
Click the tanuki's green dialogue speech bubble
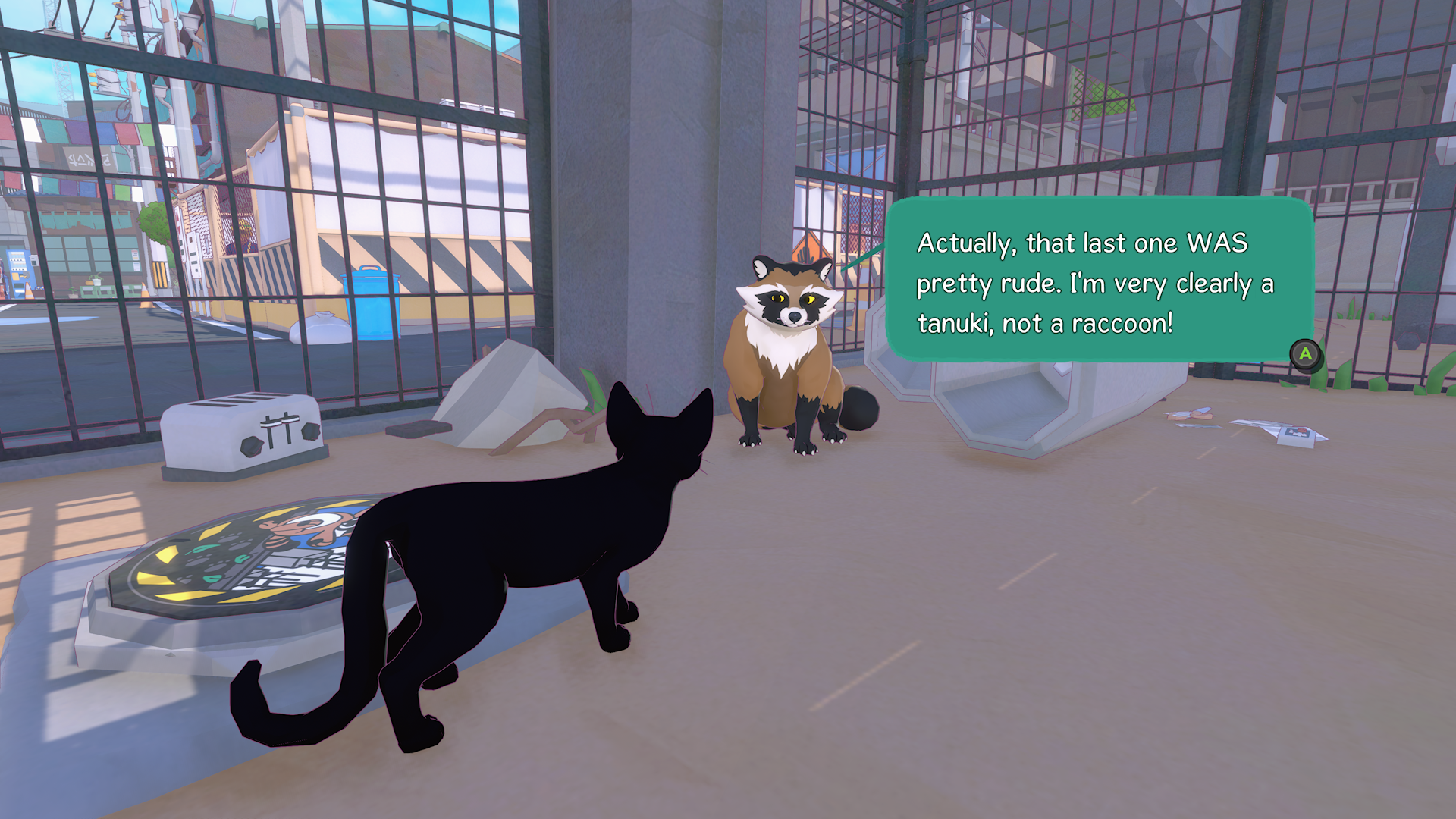[1098, 281]
